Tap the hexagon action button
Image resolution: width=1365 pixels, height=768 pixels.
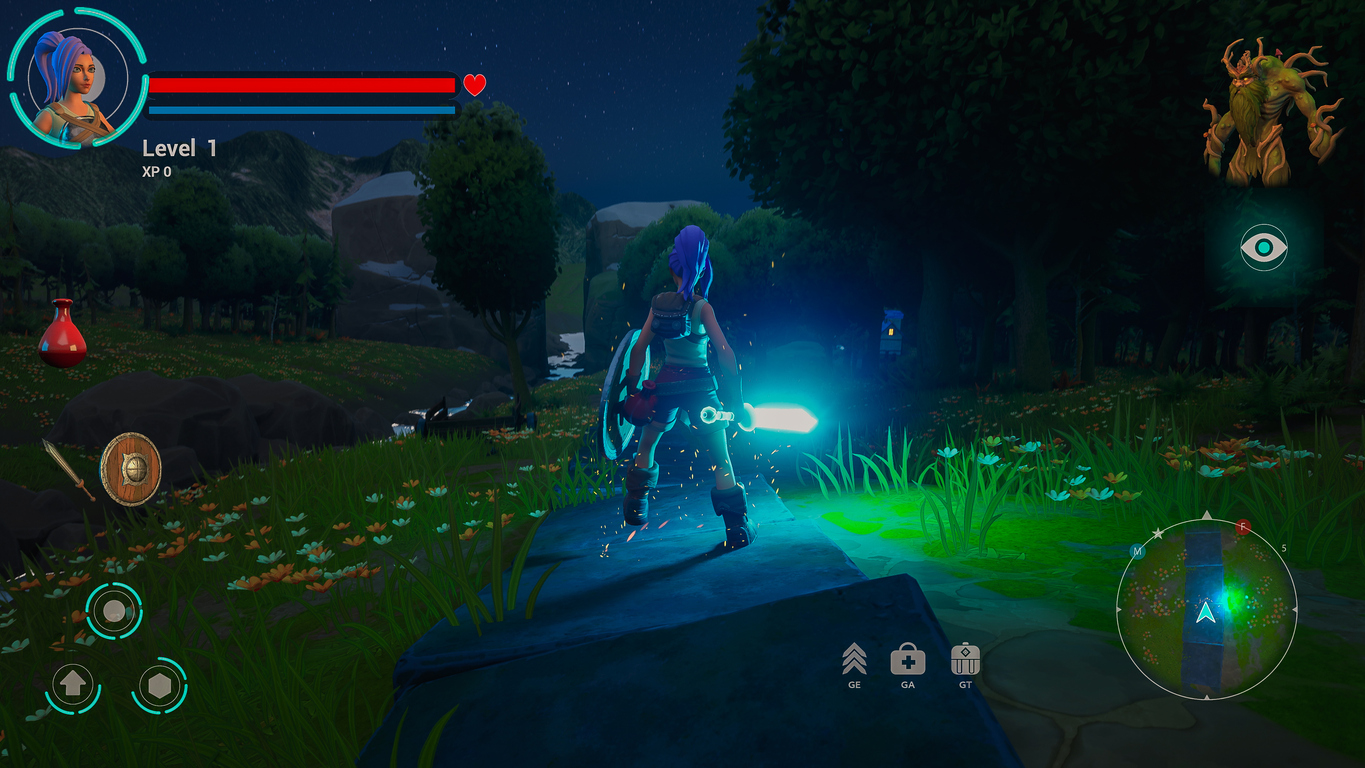pyautogui.click(x=159, y=686)
